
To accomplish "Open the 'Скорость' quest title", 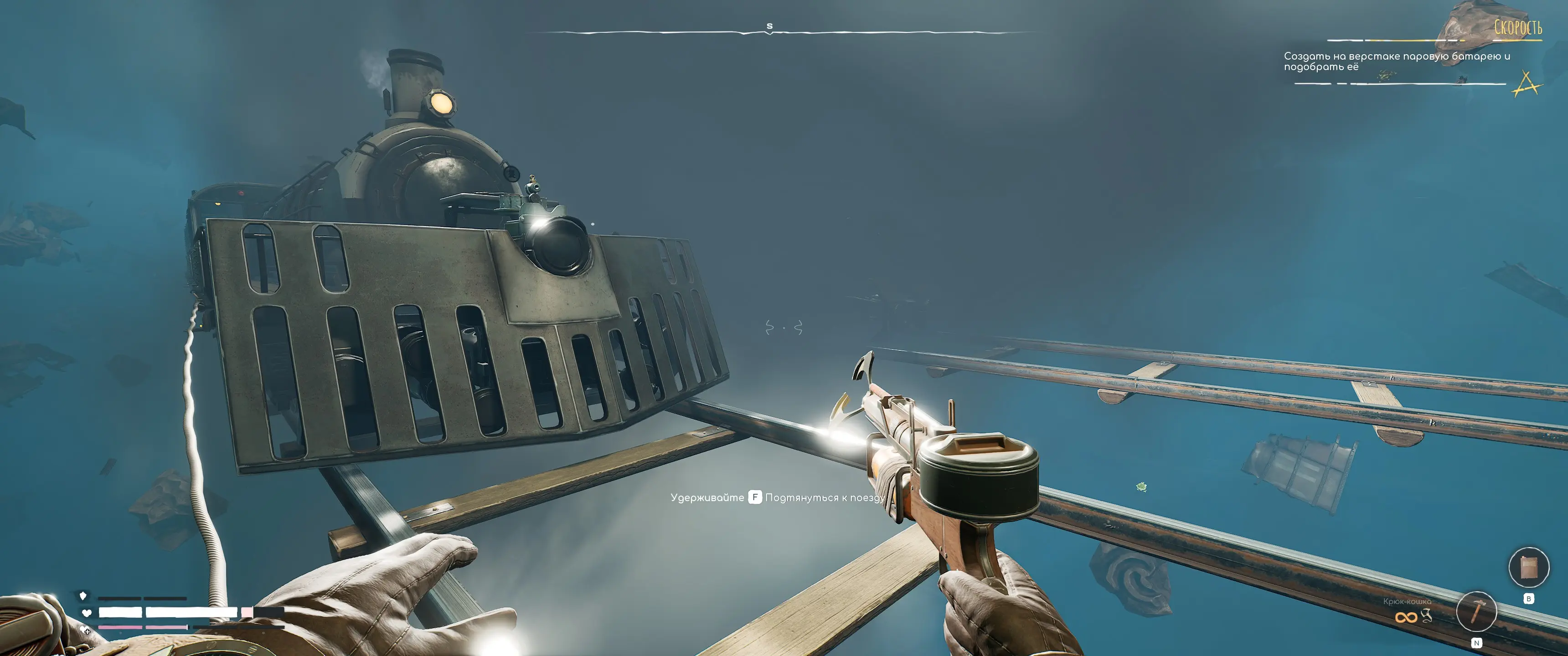I will [1517, 28].
